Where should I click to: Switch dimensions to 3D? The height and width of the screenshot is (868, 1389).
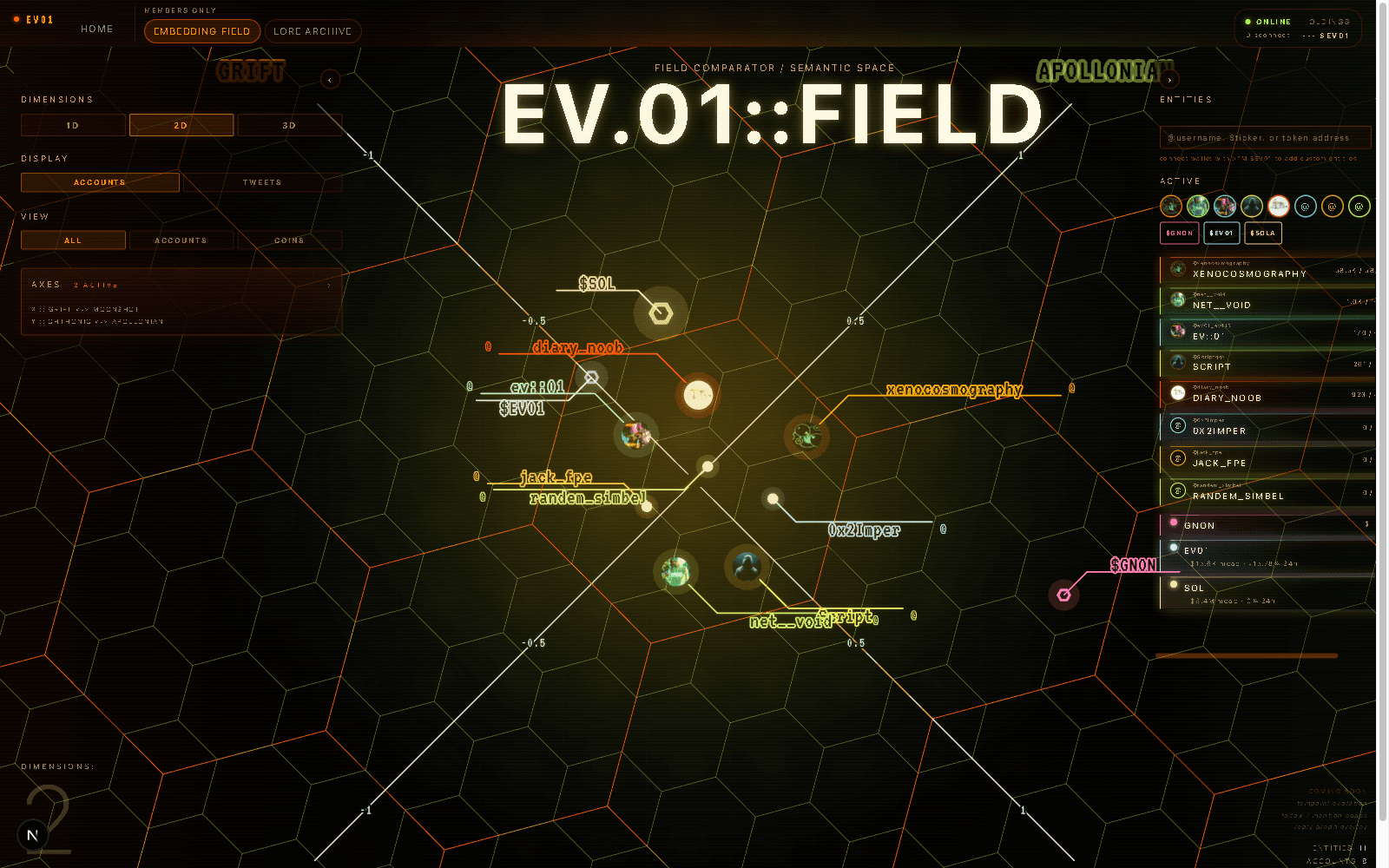[289, 125]
